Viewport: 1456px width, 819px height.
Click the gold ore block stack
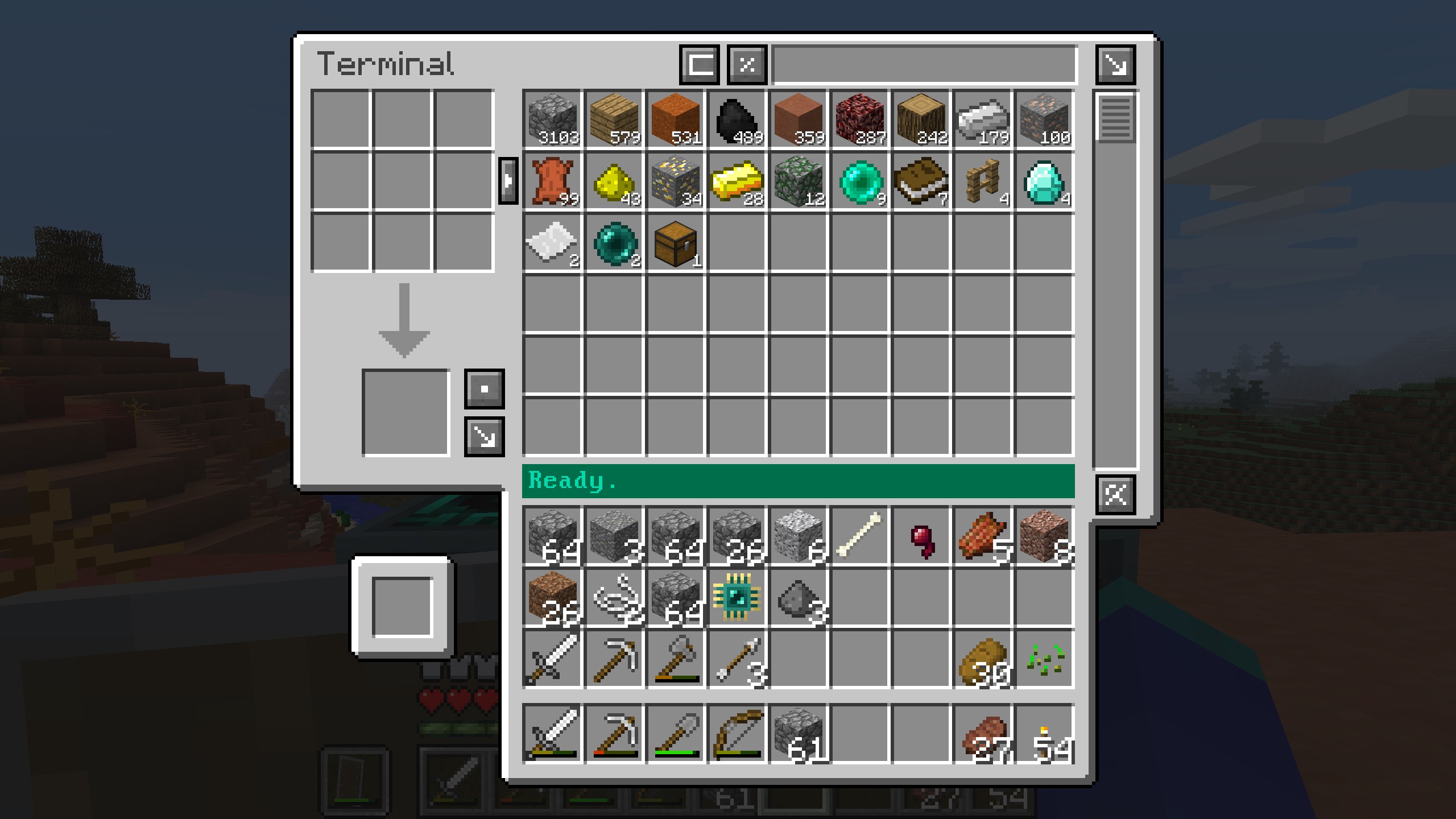(x=676, y=181)
